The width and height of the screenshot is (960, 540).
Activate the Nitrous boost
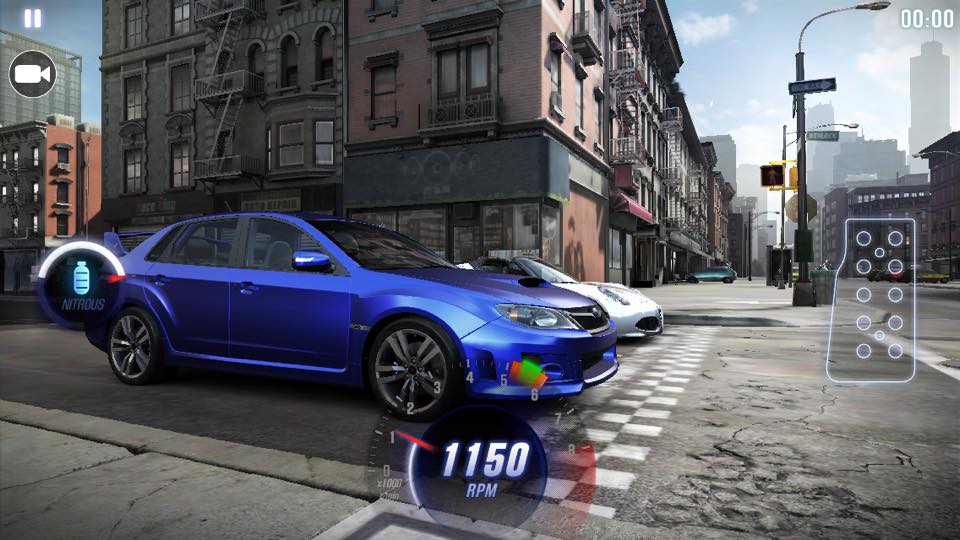tap(81, 284)
